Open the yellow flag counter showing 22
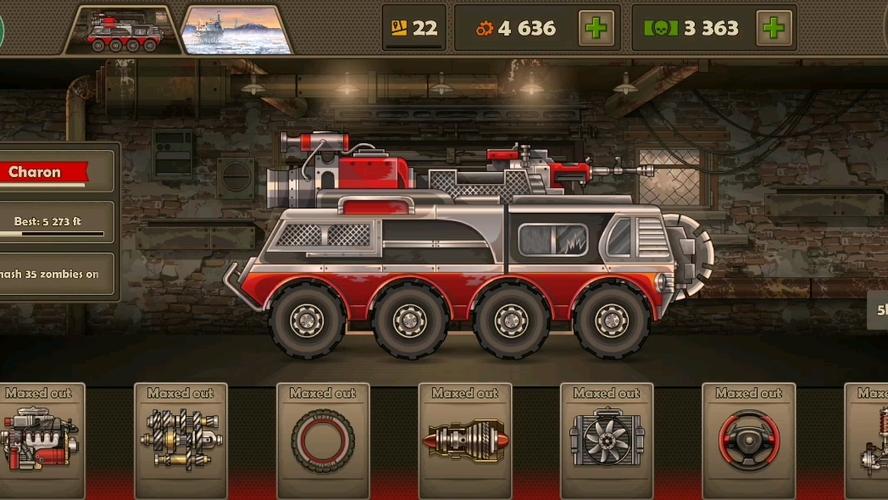 point(414,28)
